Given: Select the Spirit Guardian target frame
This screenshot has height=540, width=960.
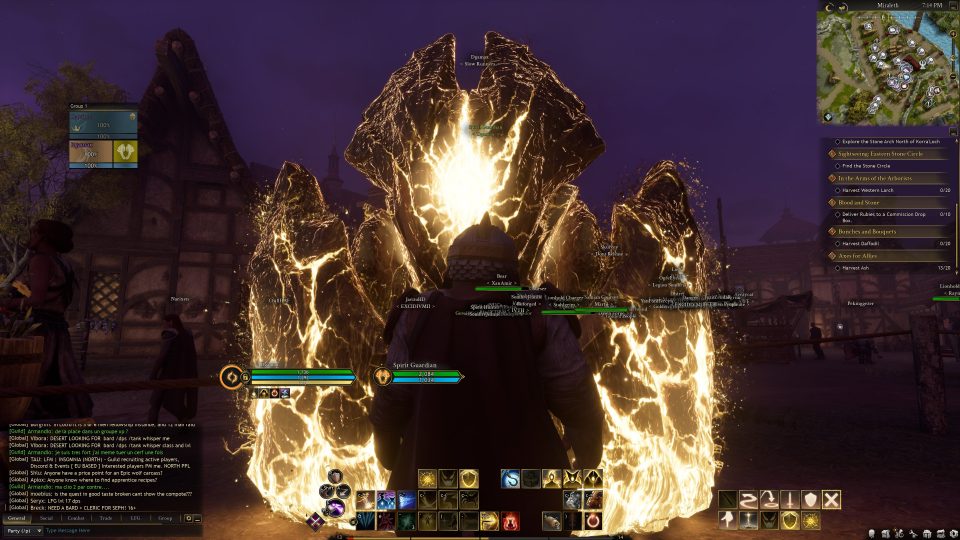Looking at the screenshot, I should (x=419, y=376).
